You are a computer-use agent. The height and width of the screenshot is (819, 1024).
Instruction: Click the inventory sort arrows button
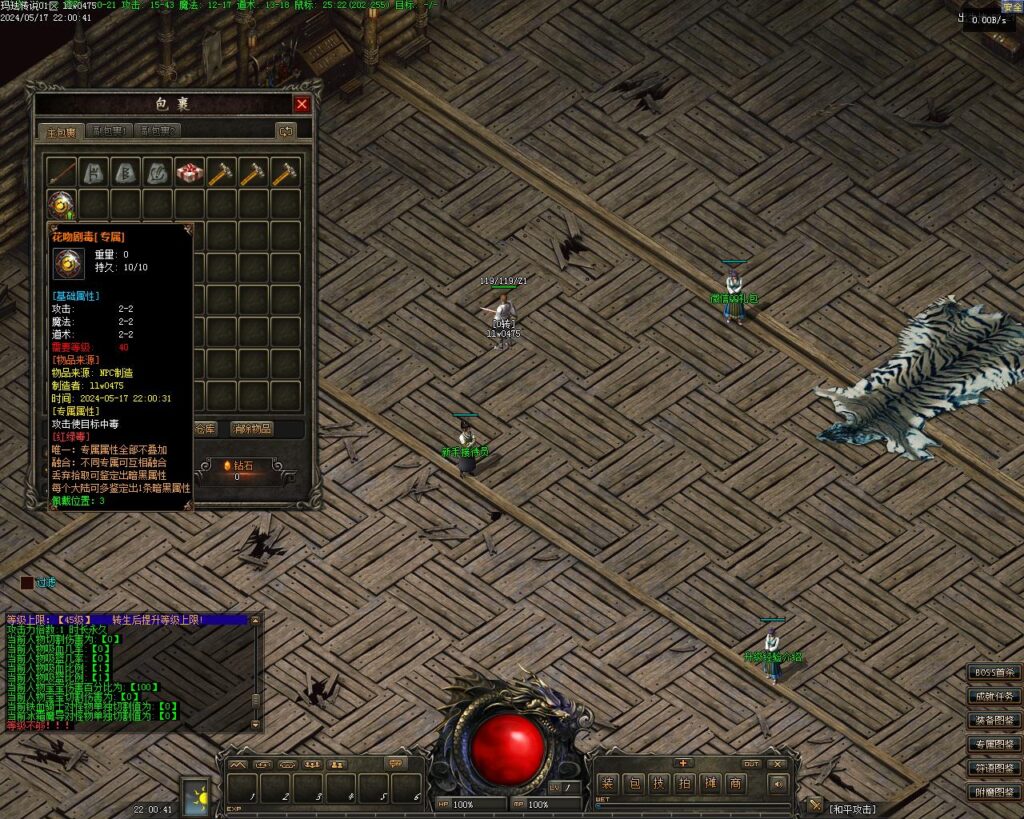[x=286, y=131]
